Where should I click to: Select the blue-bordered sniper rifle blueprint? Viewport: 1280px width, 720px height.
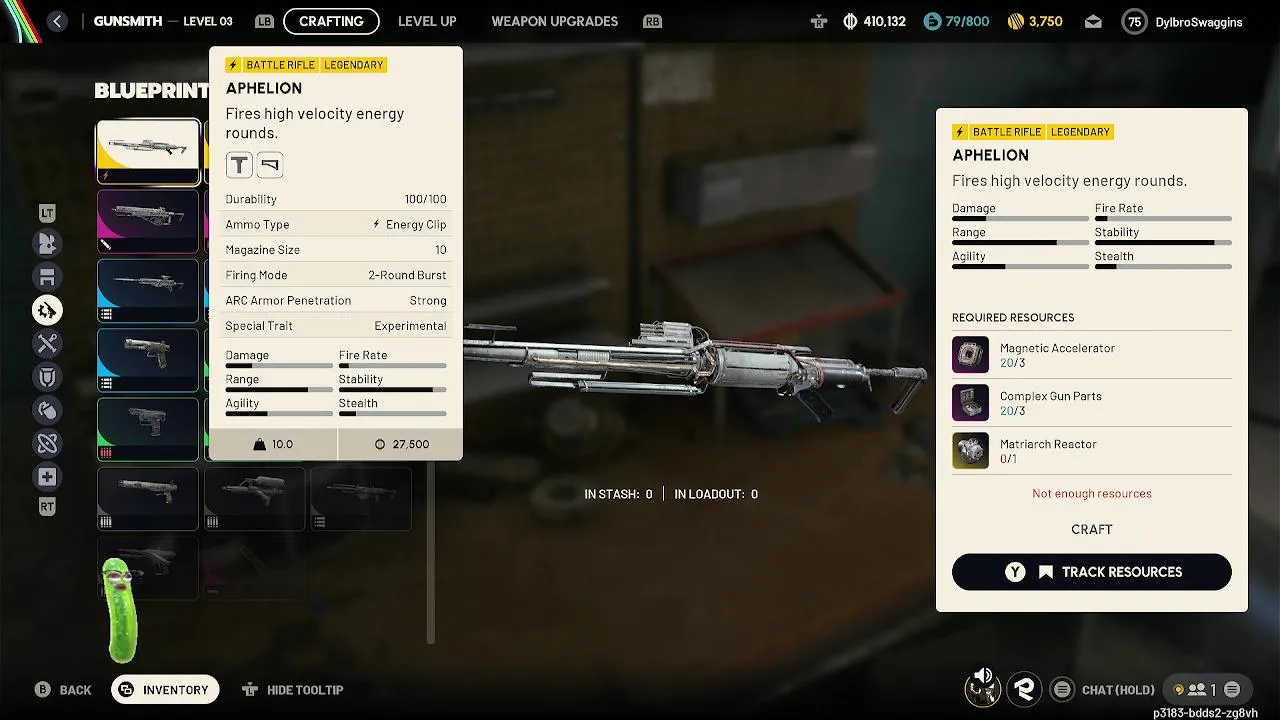click(x=148, y=290)
